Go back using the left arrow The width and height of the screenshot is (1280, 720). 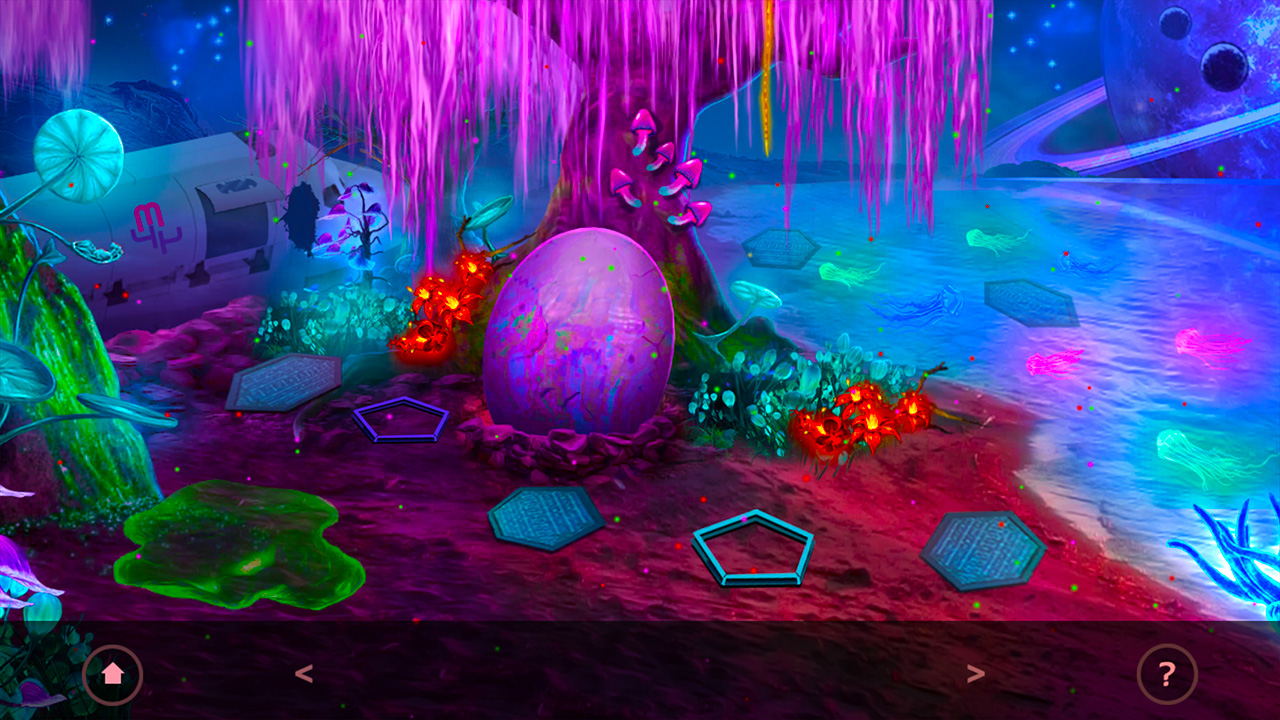point(305,675)
